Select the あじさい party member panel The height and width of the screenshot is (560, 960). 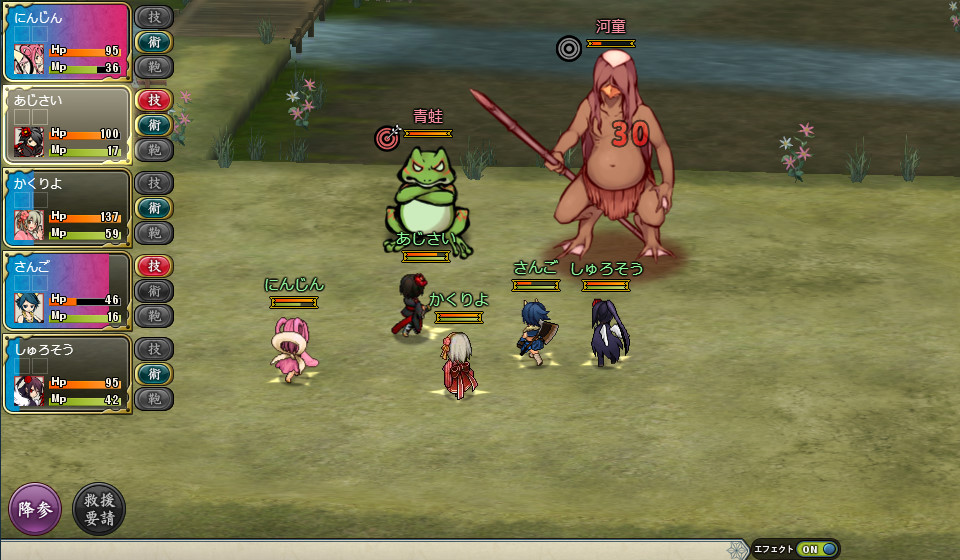pyautogui.click(x=67, y=125)
